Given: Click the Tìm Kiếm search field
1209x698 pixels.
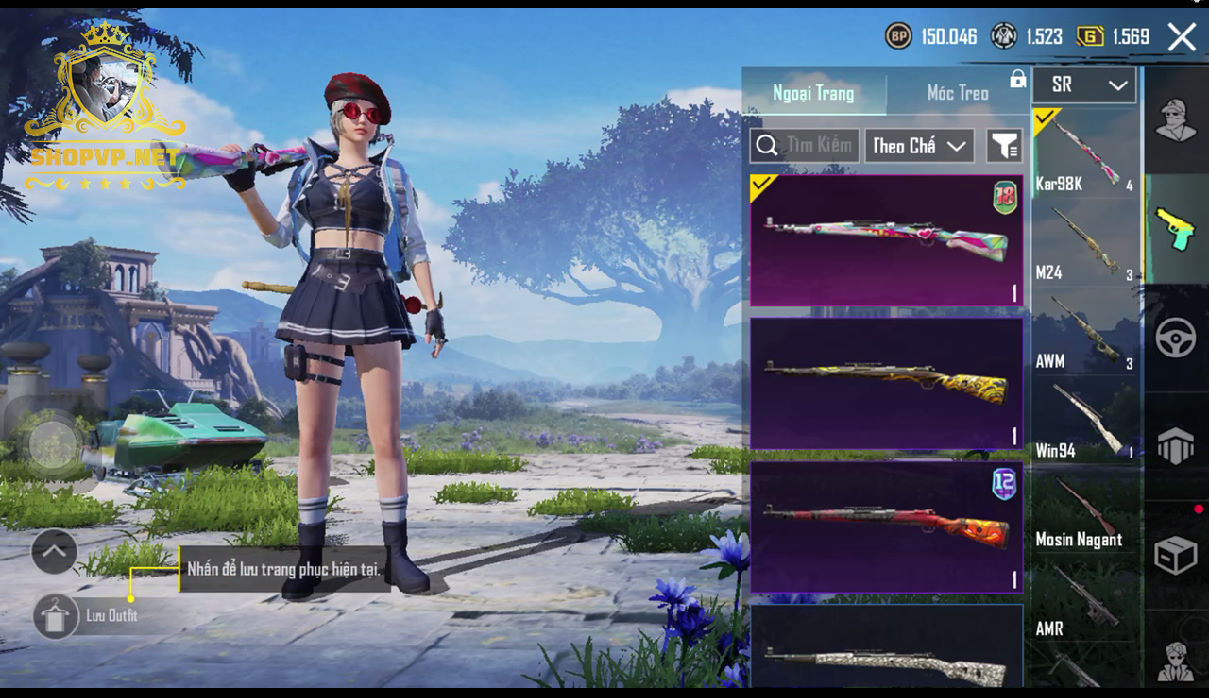Looking at the screenshot, I should (x=804, y=146).
